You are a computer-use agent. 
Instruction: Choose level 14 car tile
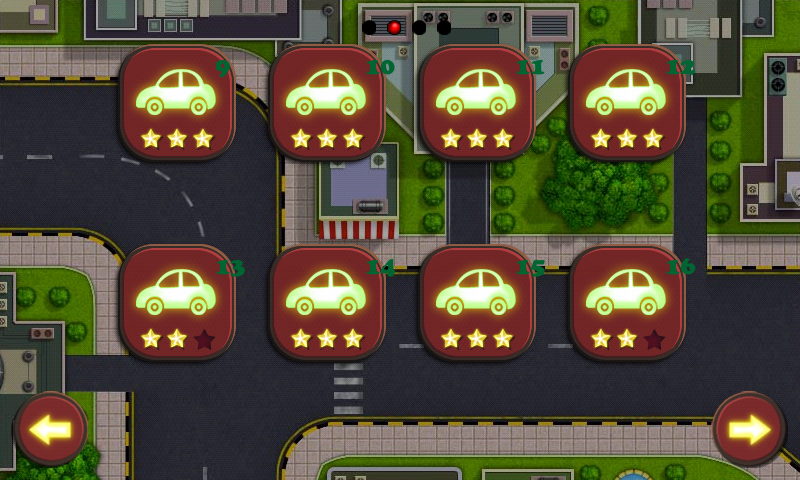327,302
